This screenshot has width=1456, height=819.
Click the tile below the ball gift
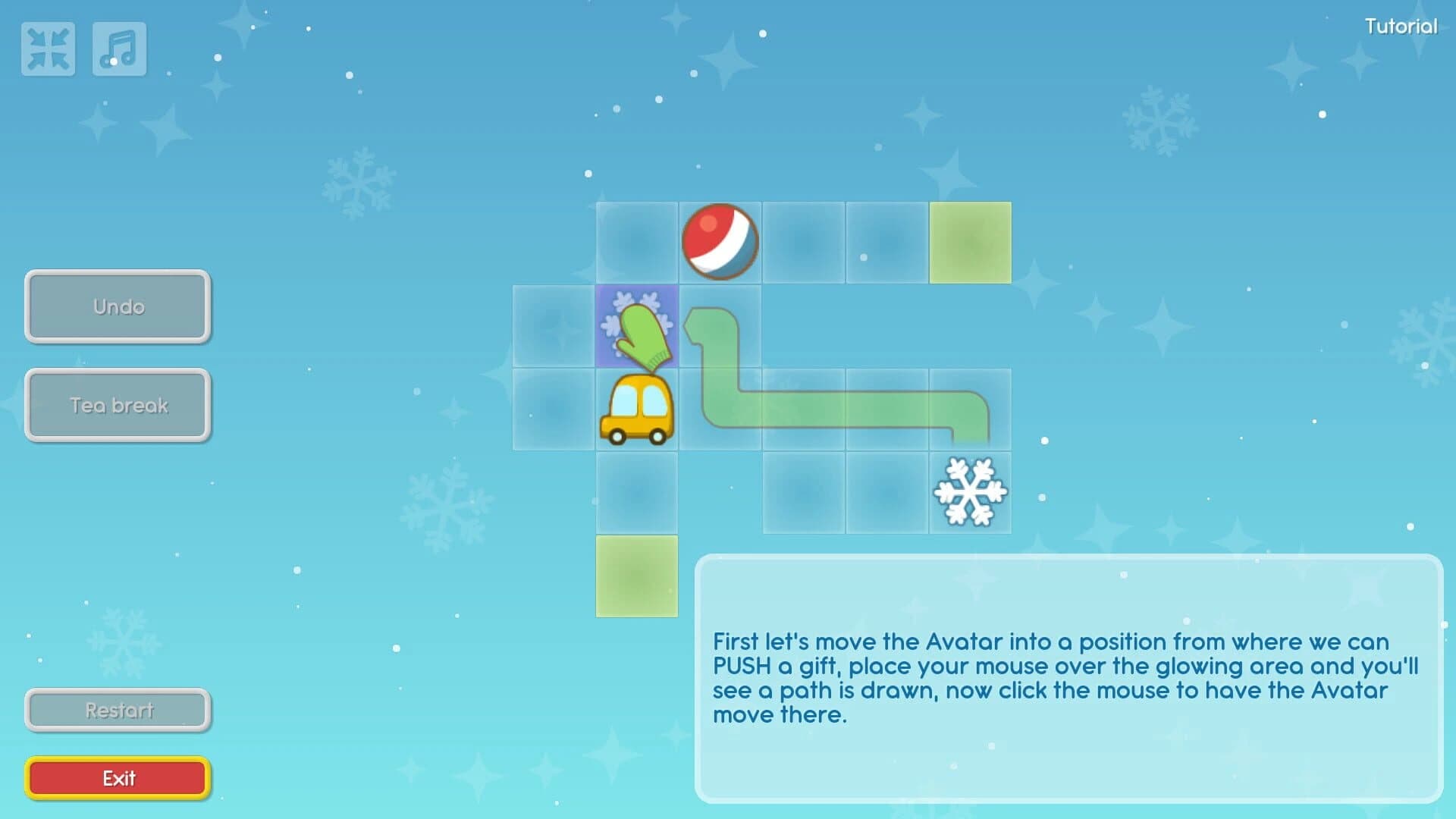719,328
